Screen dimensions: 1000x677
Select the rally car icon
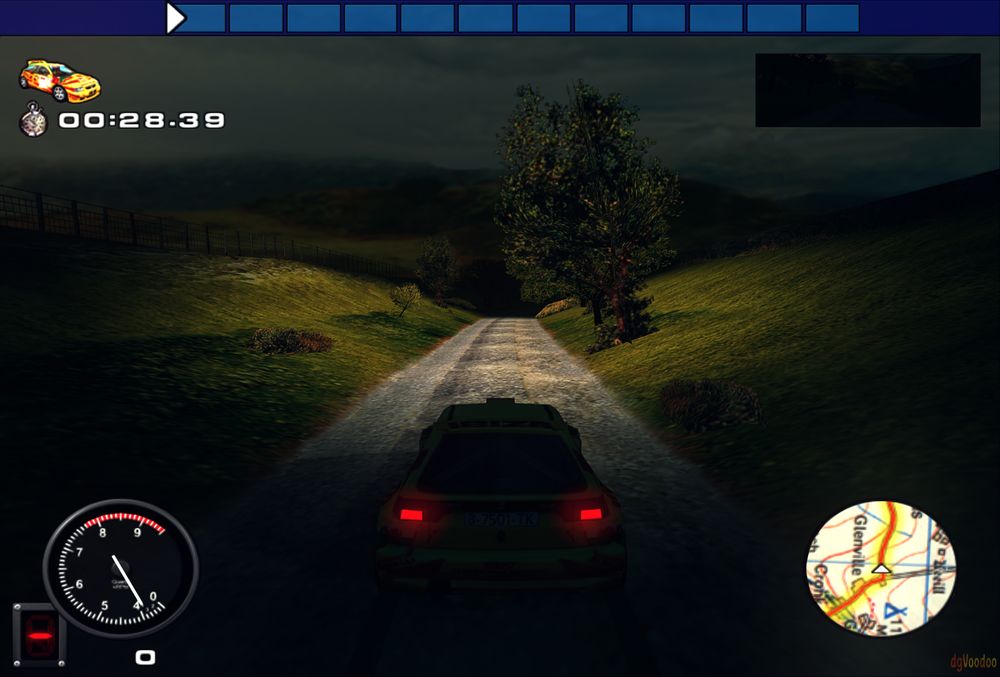coord(60,80)
